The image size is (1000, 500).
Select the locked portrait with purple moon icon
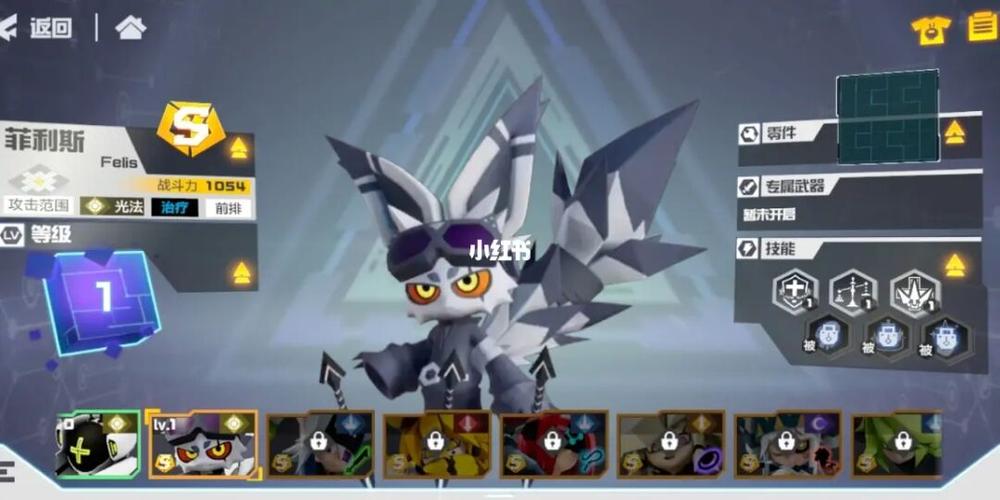787,443
